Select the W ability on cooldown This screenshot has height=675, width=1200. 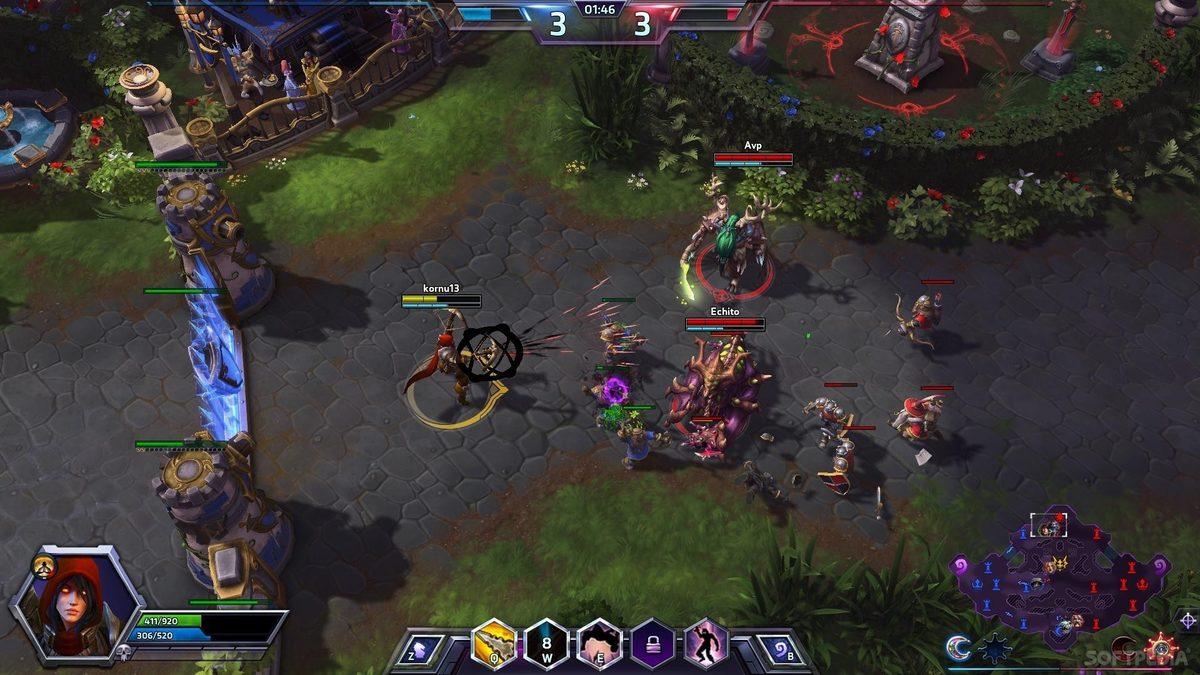547,643
